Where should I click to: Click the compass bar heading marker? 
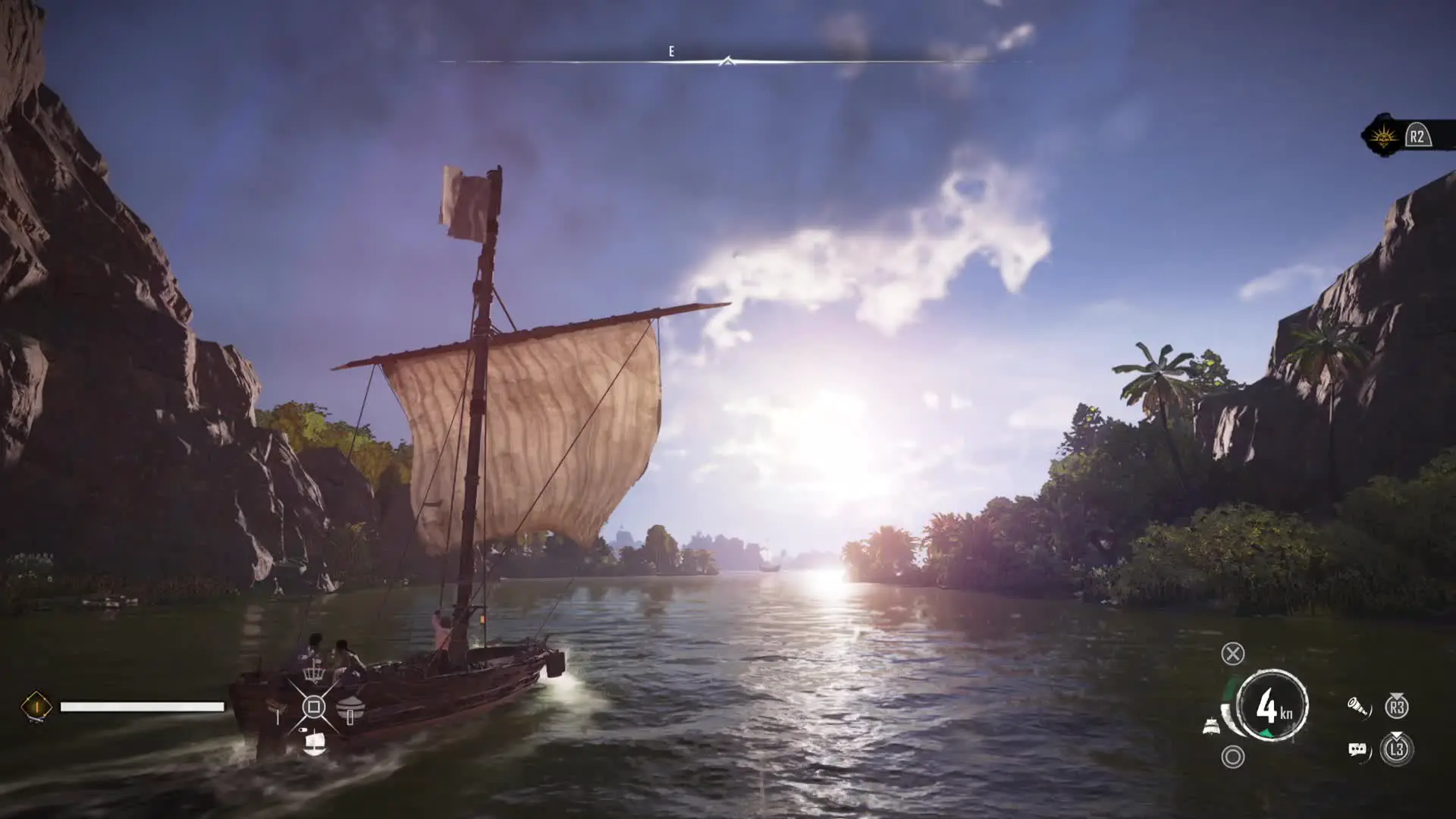[727, 61]
